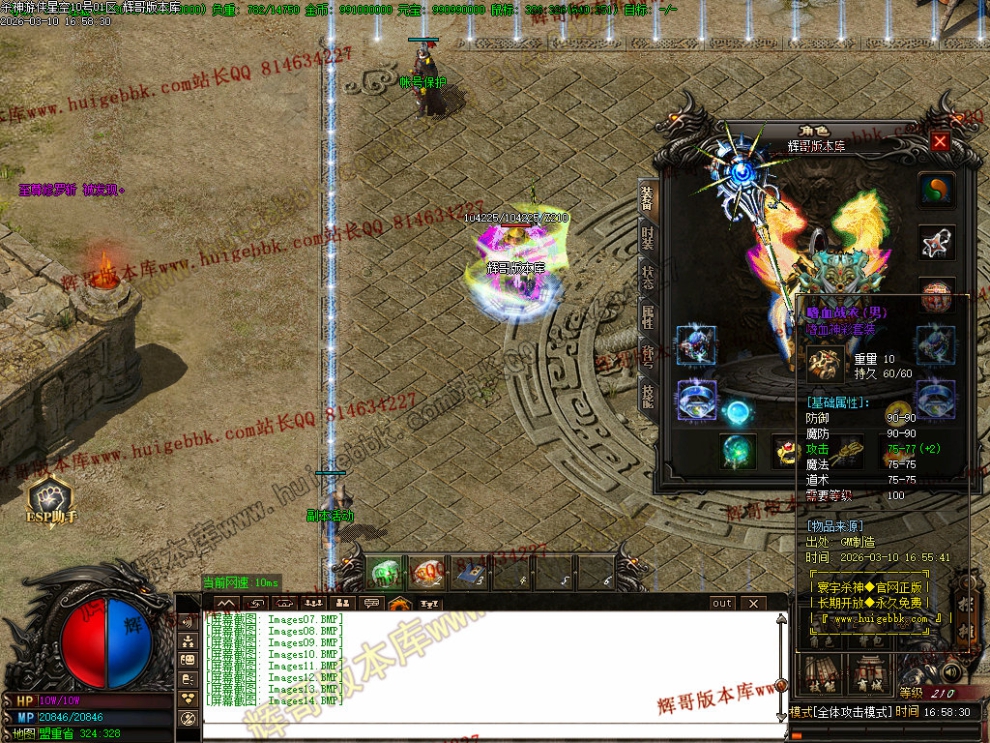Screen dimensions: 990x743
Task: Click the chat text input field
Action: point(490,730)
